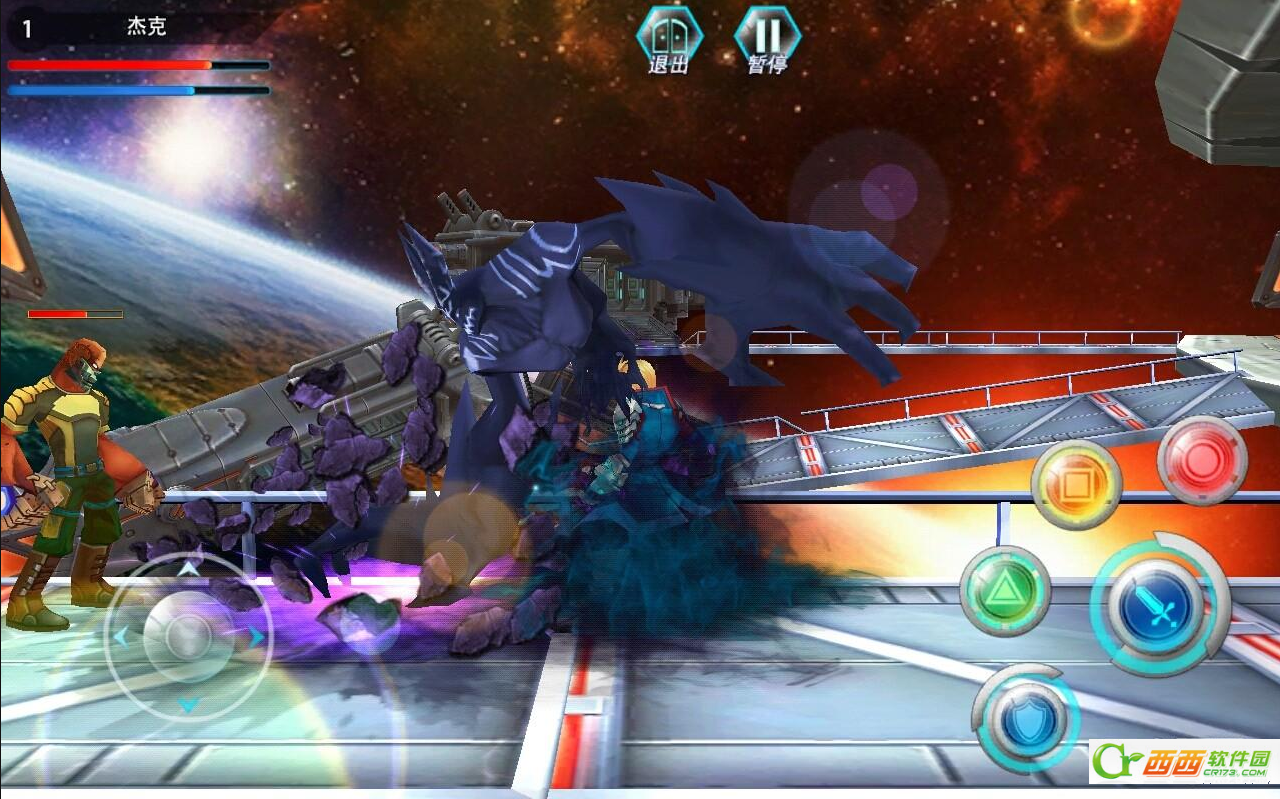Trigger the orange square skill button
The image size is (1280, 799).
(1076, 485)
